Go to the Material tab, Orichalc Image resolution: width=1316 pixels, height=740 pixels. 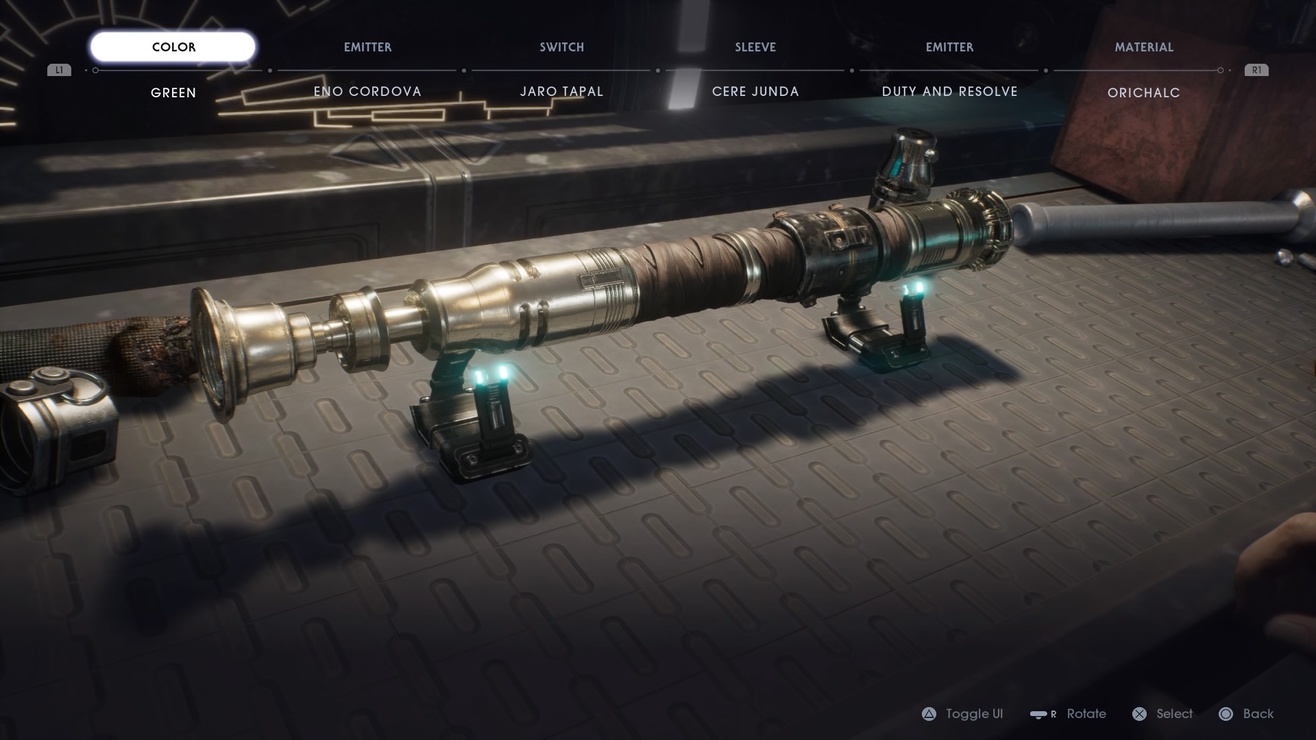click(x=1144, y=48)
